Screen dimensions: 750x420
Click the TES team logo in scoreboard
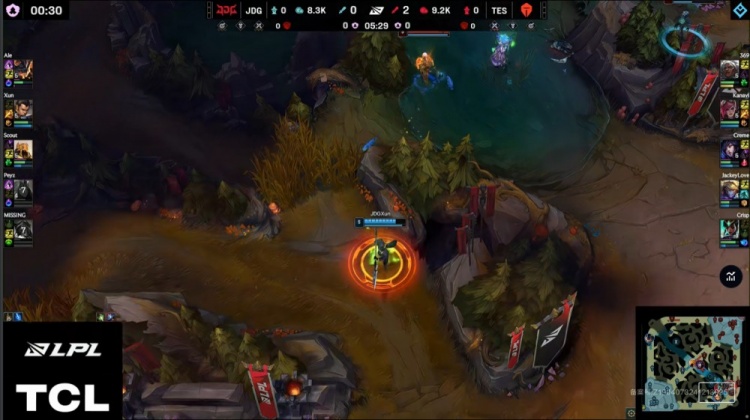(x=525, y=10)
